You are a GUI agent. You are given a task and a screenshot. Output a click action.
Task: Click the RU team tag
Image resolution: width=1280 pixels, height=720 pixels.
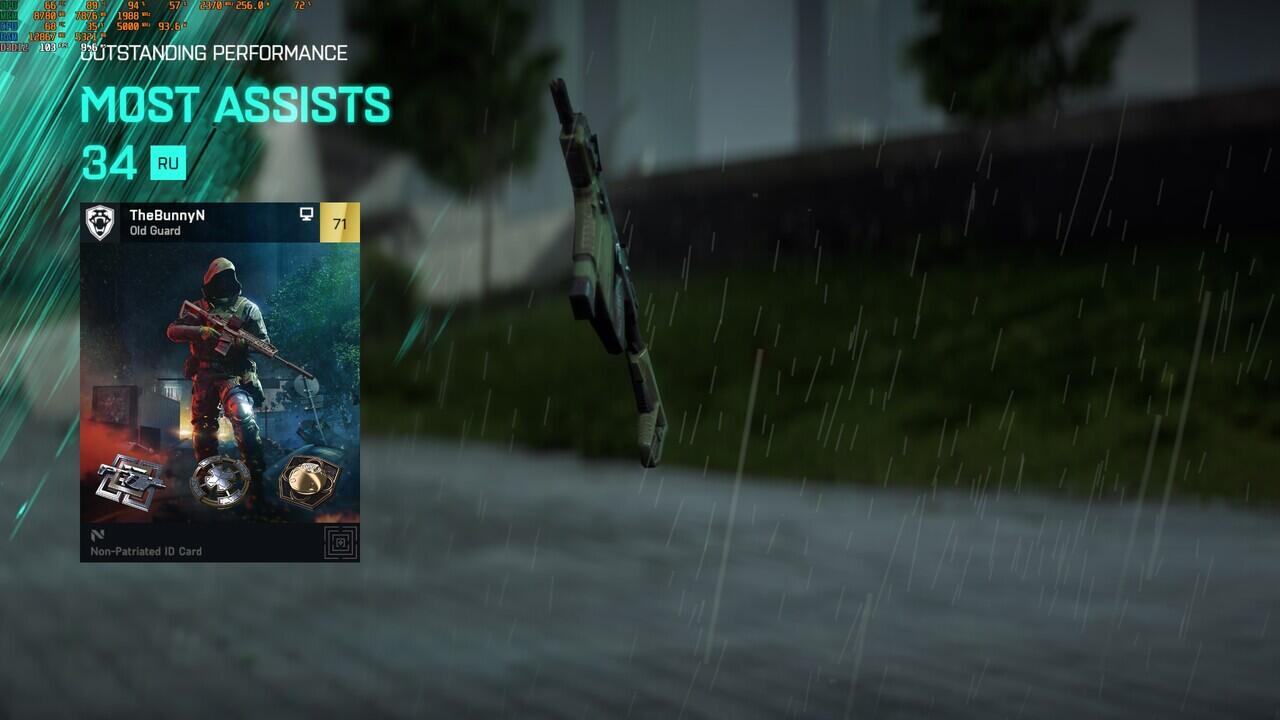point(168,163)
